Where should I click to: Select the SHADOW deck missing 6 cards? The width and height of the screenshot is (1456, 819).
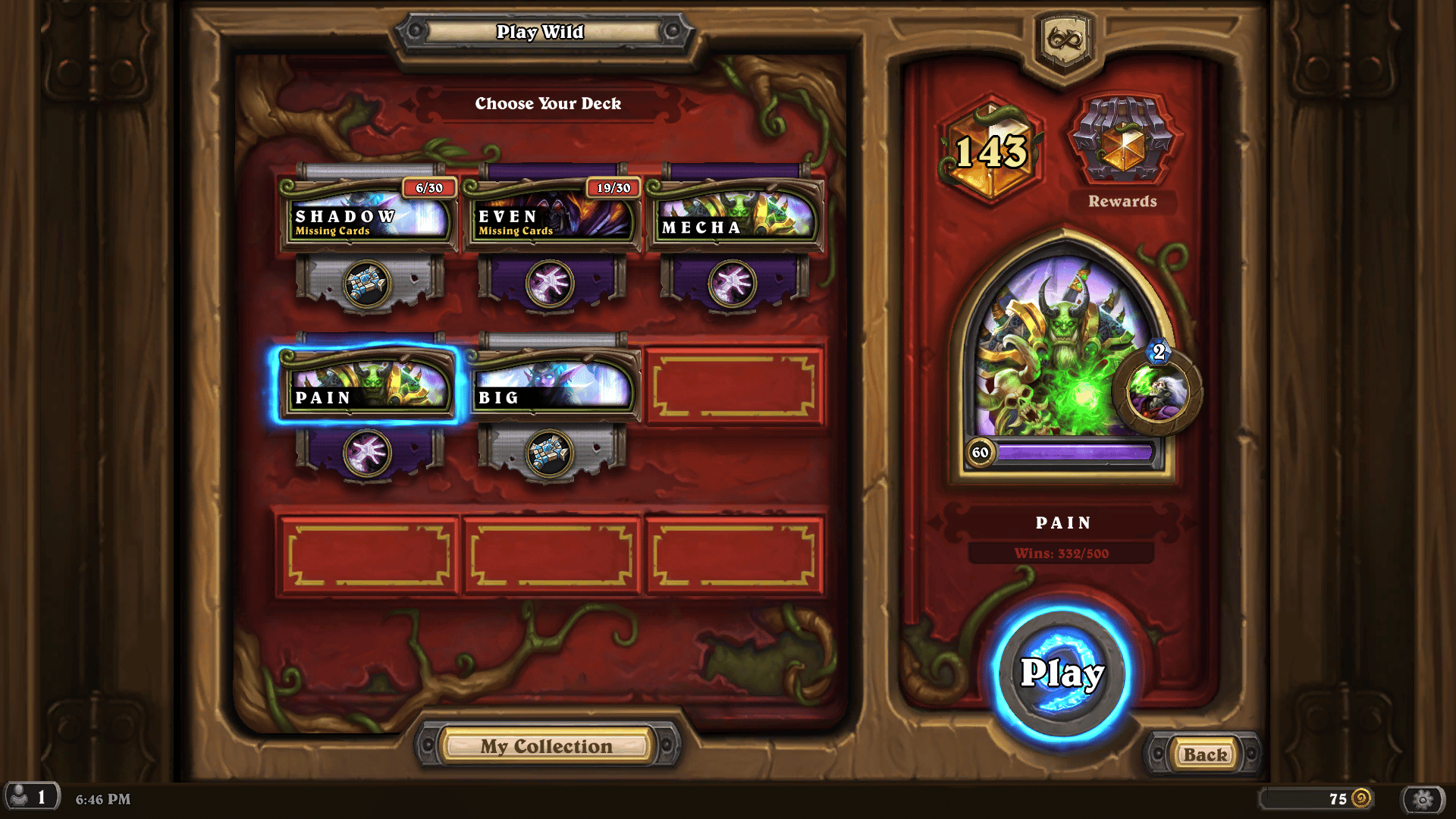click(369, 218)
